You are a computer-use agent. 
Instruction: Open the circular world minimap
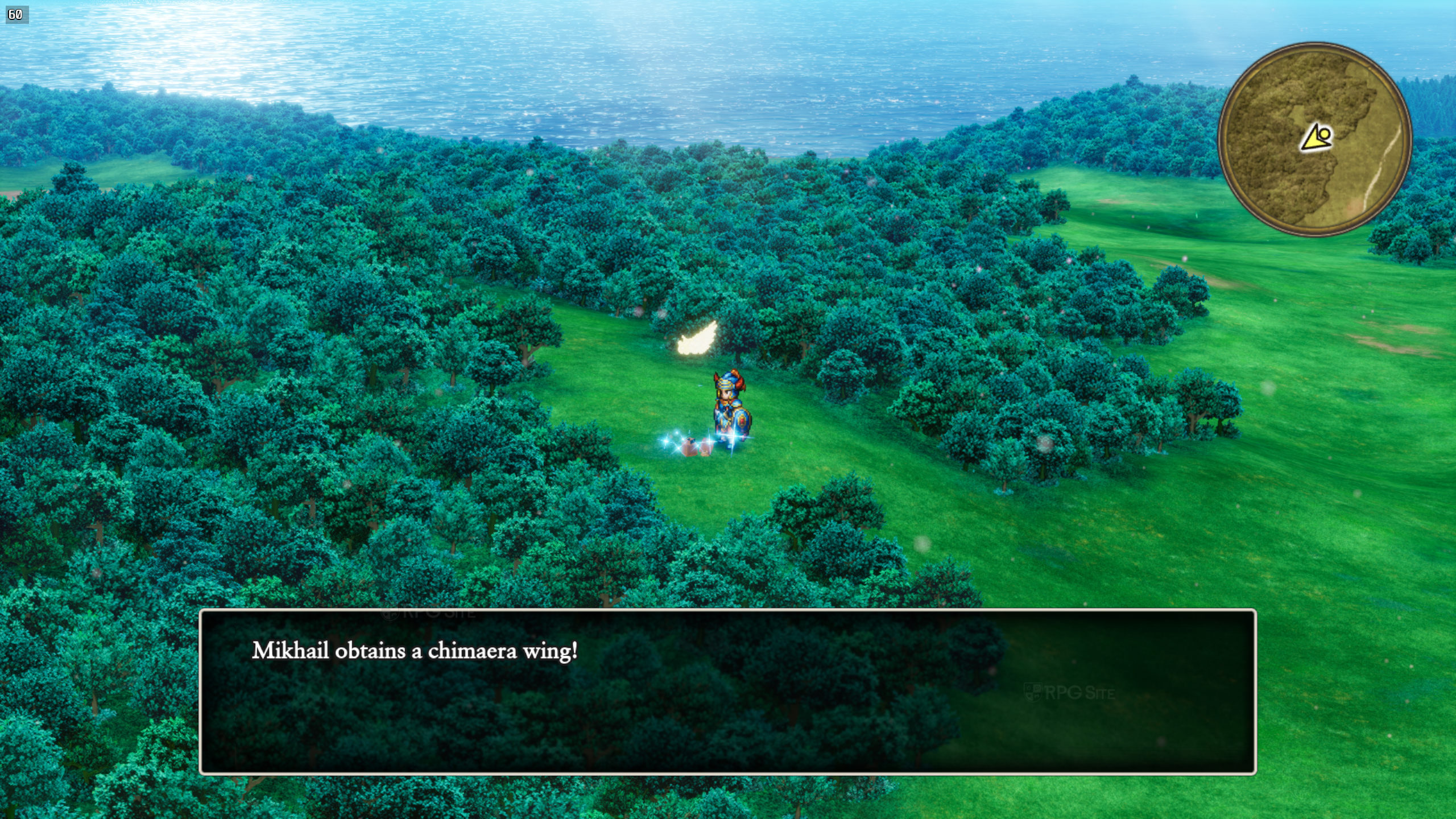[x=1314, y=139]
